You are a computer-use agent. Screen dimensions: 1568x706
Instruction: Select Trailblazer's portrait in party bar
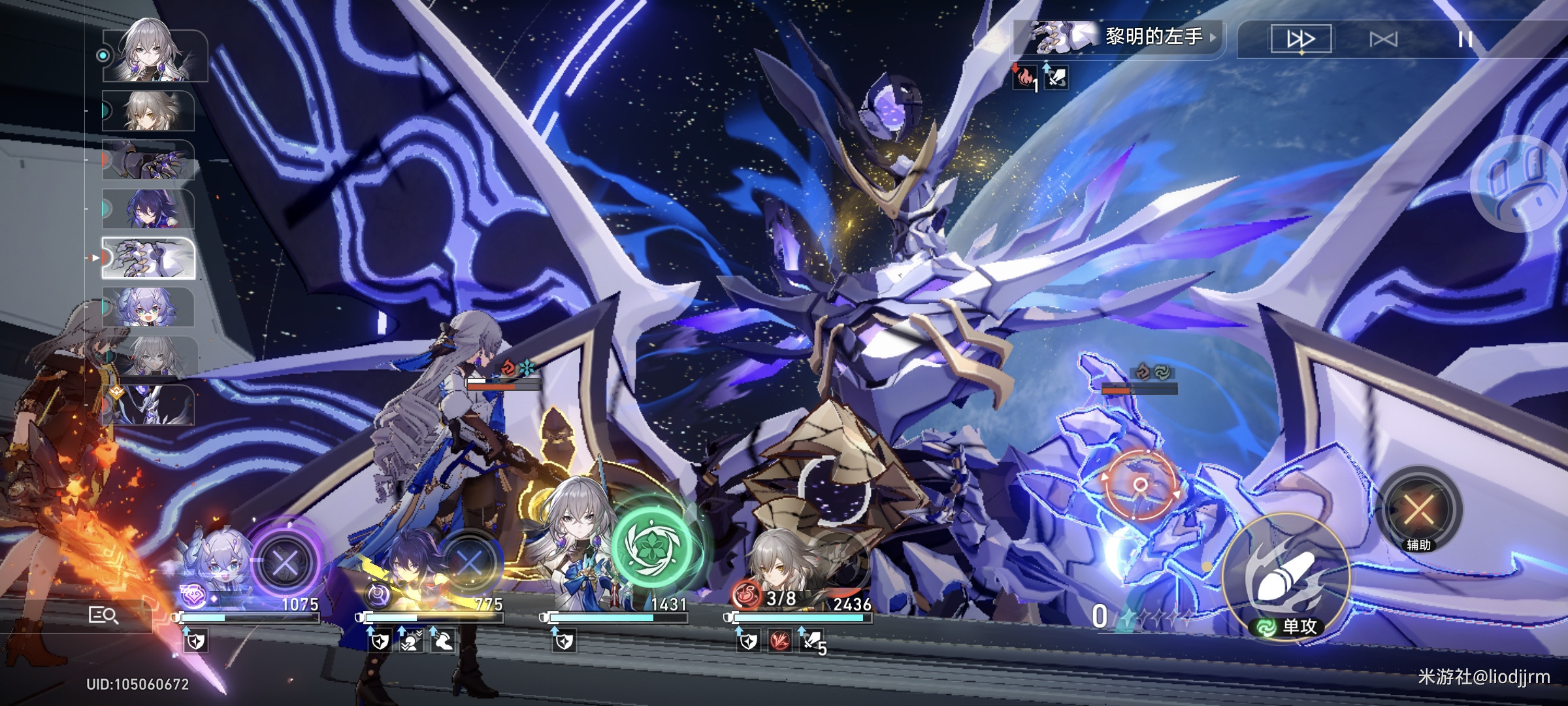[x=777, y=565]
